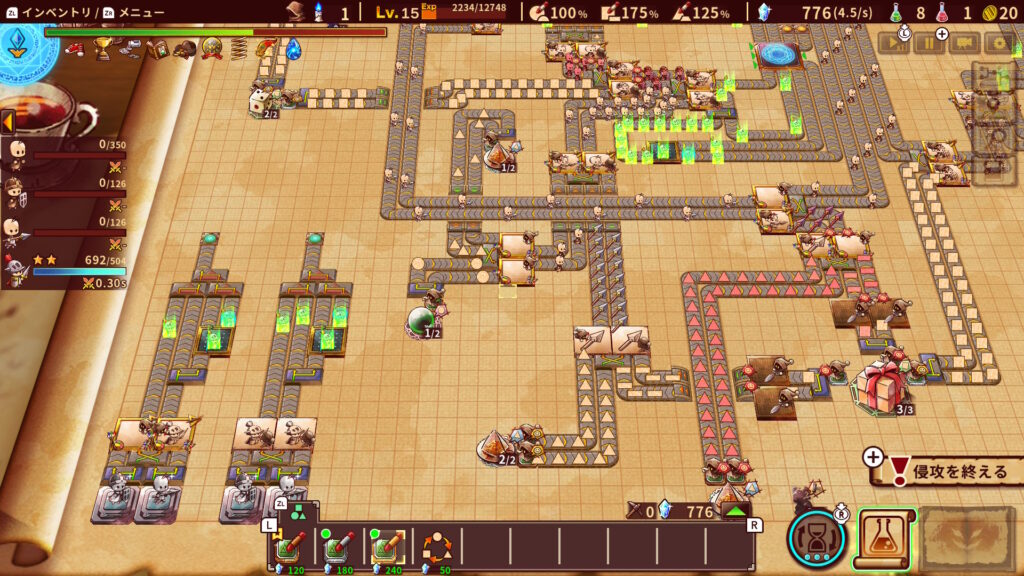Screen dimensions: 1024x576
Task: Open the flask scroll card
Action: 884,538
